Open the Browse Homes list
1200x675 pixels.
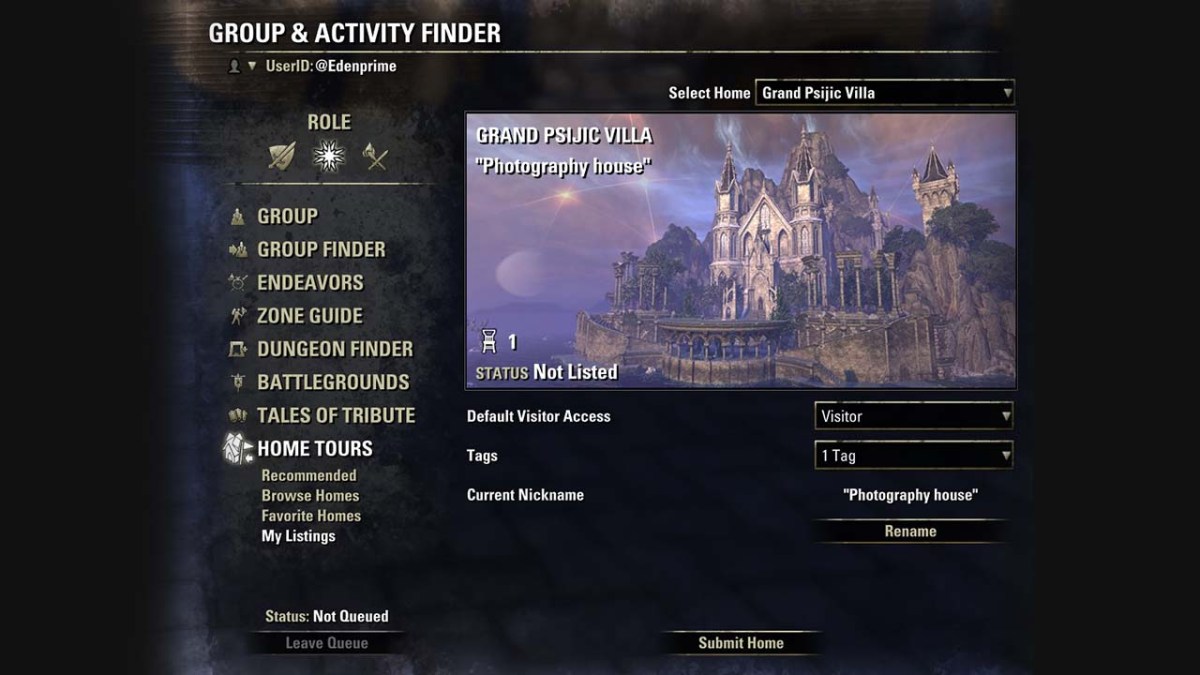pos(310,496)
